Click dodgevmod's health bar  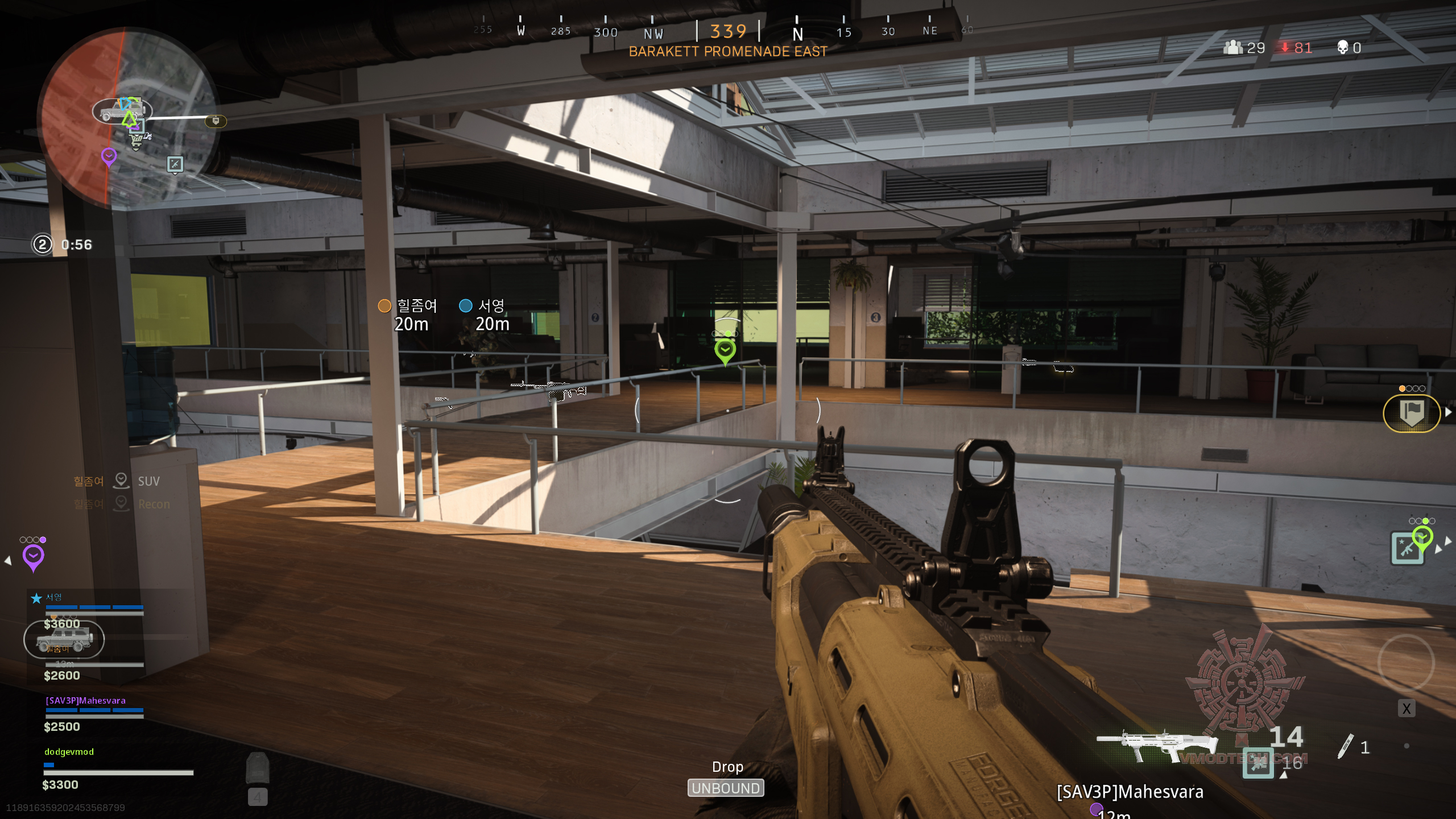(117, 772)
